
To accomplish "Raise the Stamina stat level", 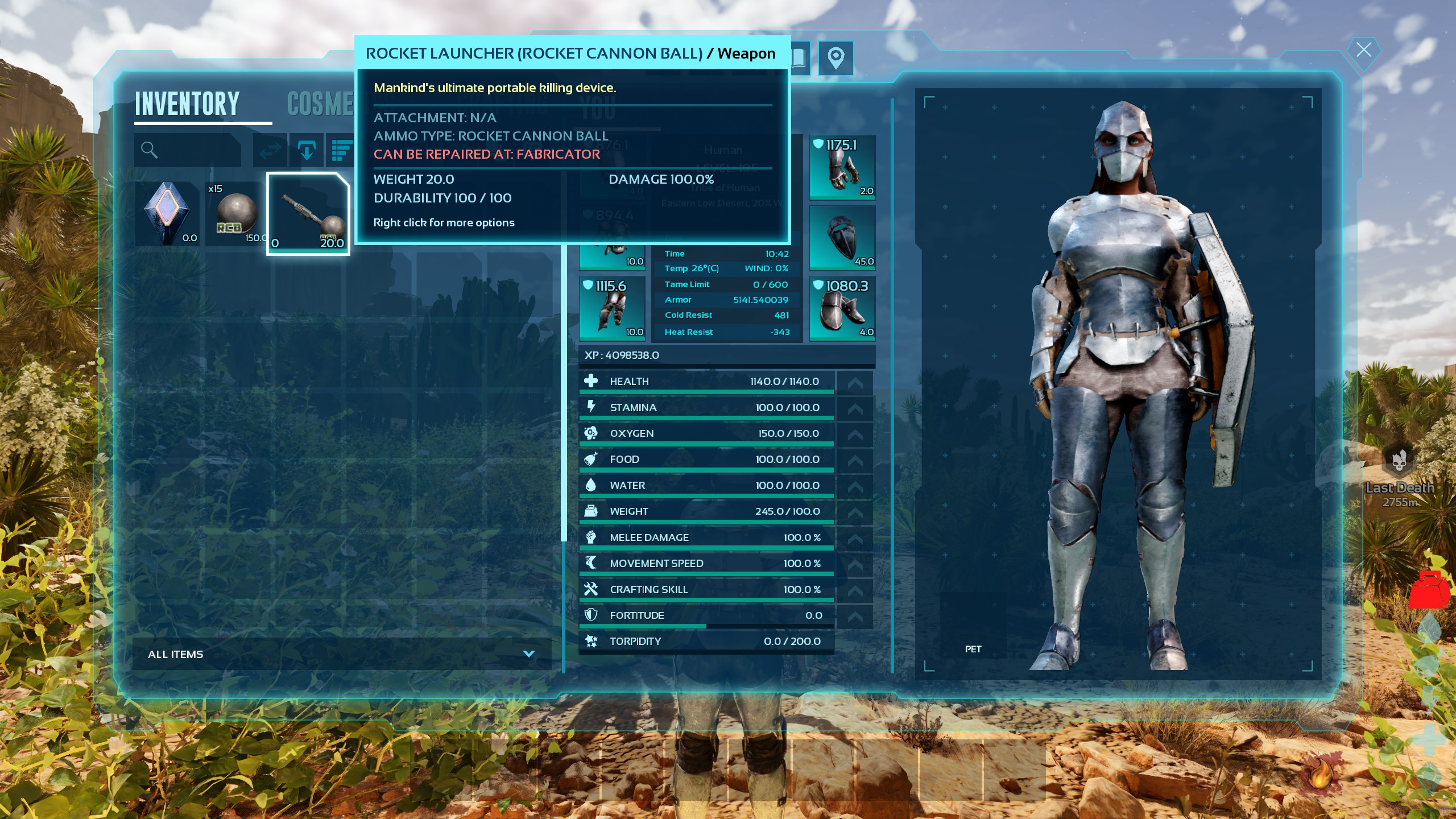I will point(855,408).
